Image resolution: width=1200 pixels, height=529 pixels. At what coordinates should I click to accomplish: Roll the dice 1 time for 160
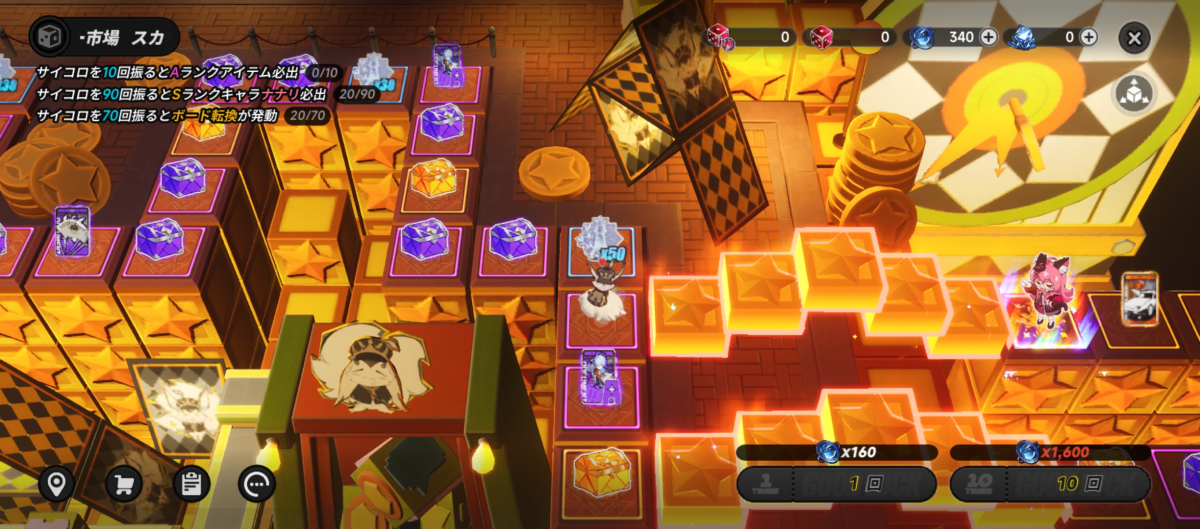[x=836, y=484]
